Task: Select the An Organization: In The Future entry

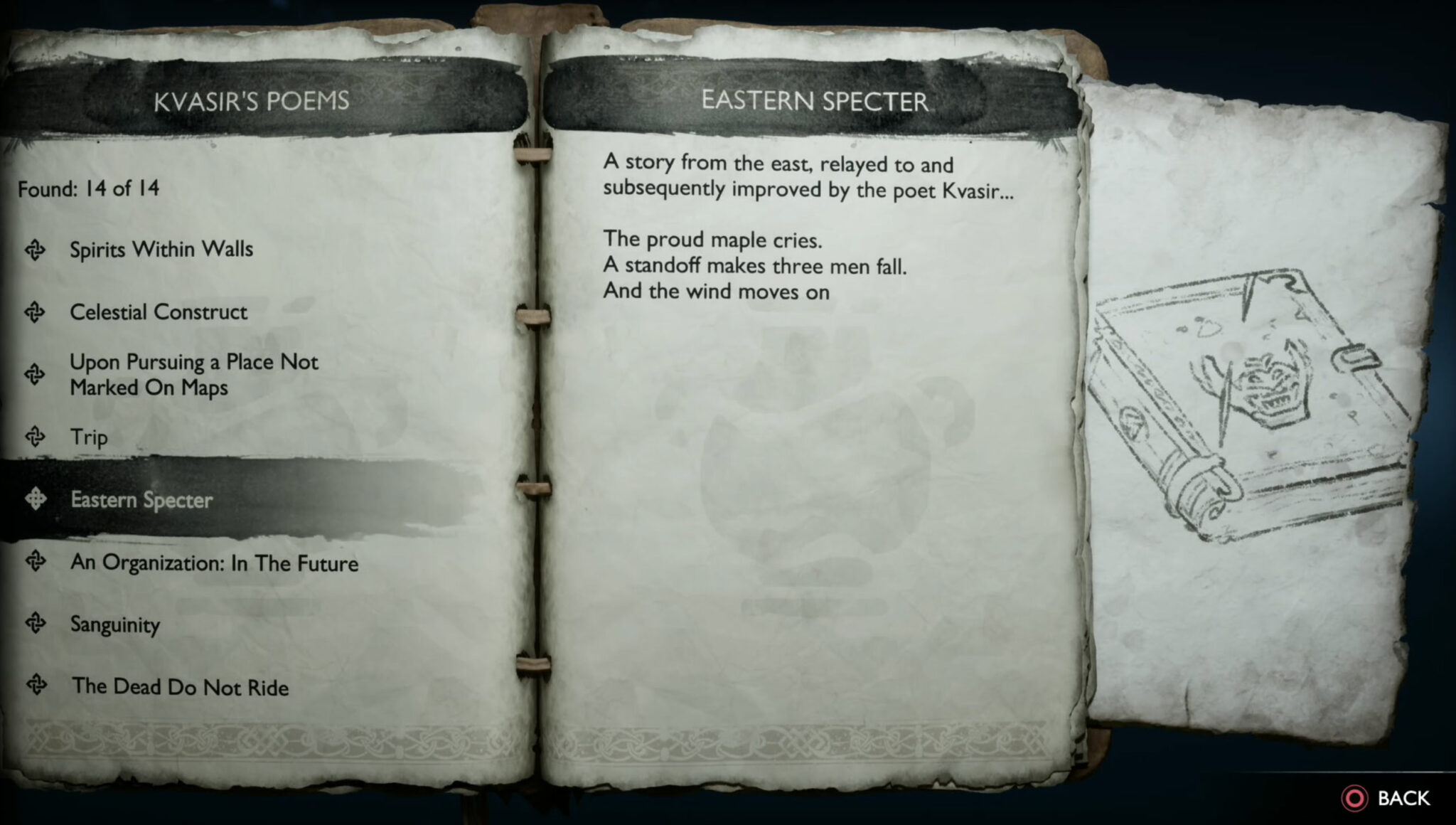Action: point(213,563)
